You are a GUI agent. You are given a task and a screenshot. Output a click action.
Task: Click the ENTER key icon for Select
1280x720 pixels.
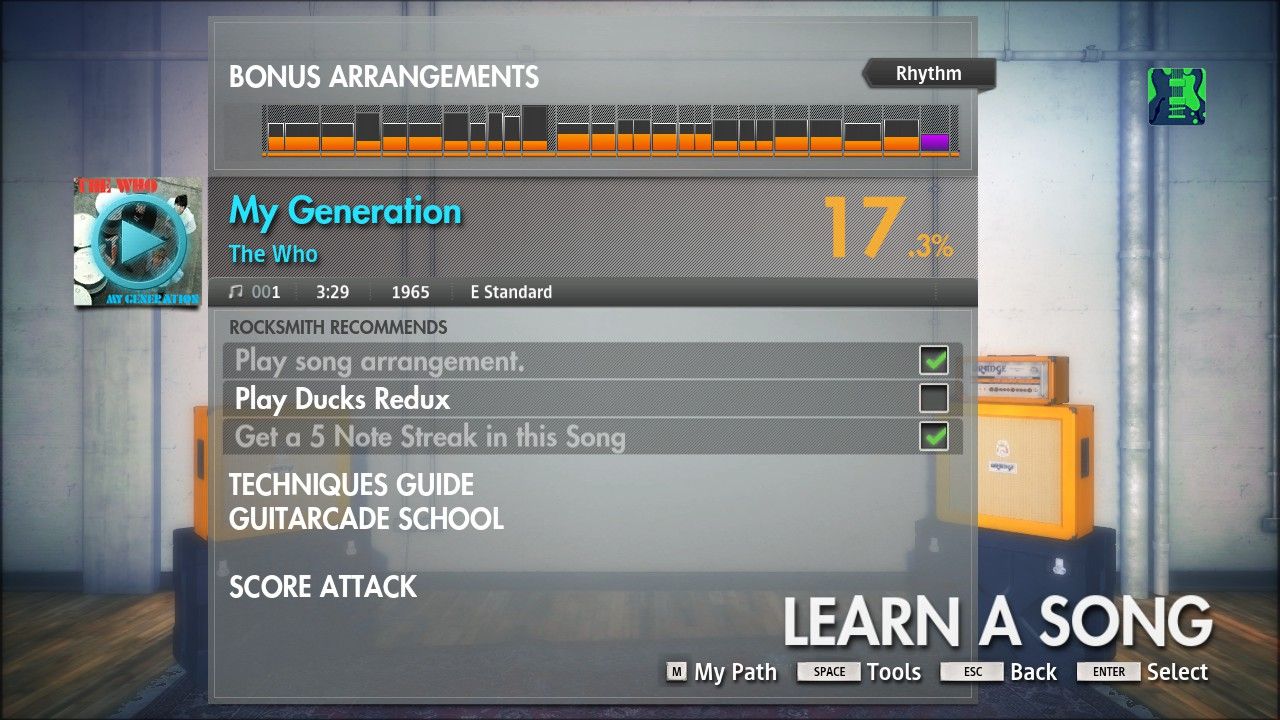click(1107, 672)
